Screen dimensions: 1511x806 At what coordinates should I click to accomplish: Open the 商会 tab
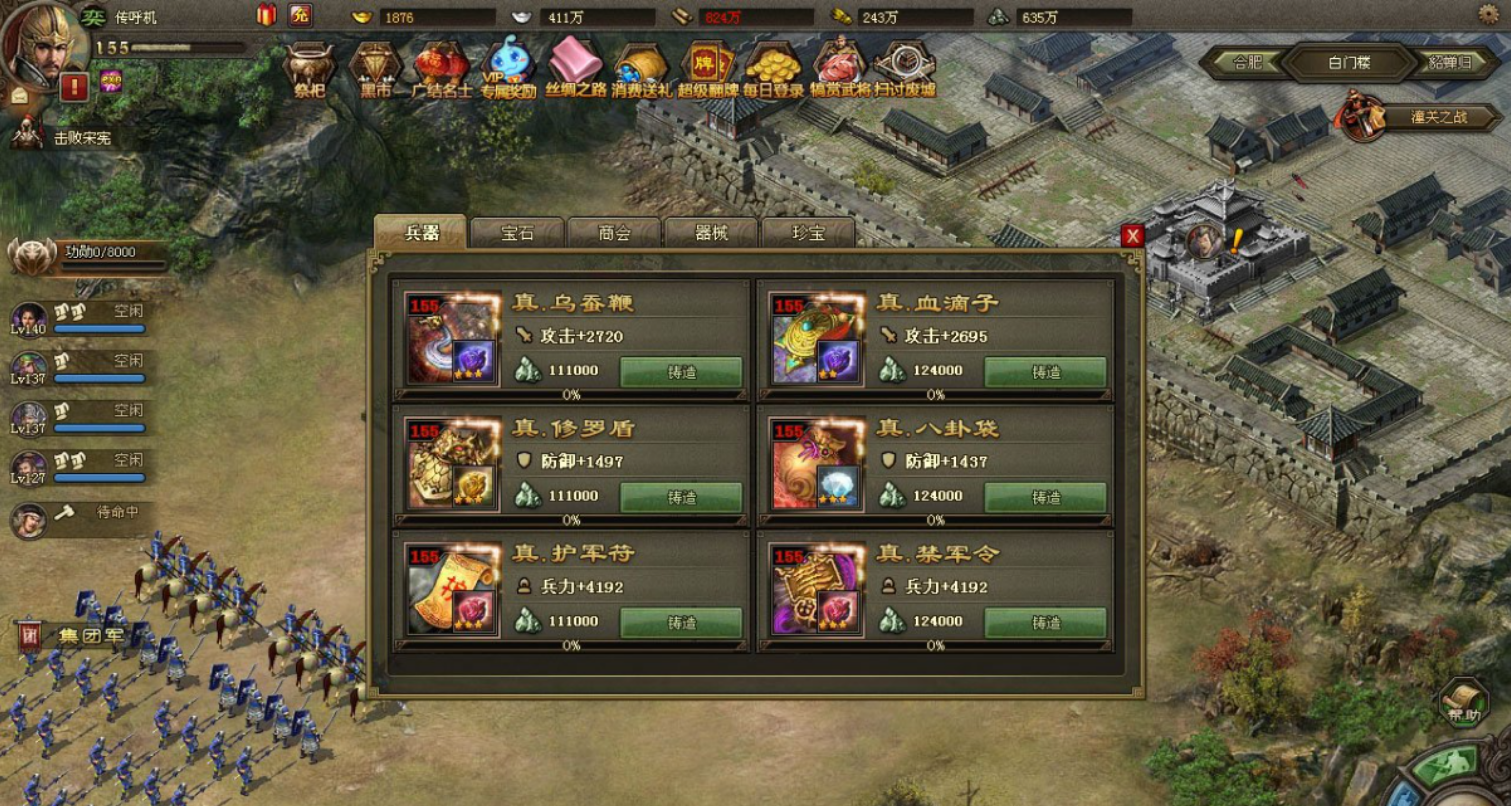(x=614, y=233)
